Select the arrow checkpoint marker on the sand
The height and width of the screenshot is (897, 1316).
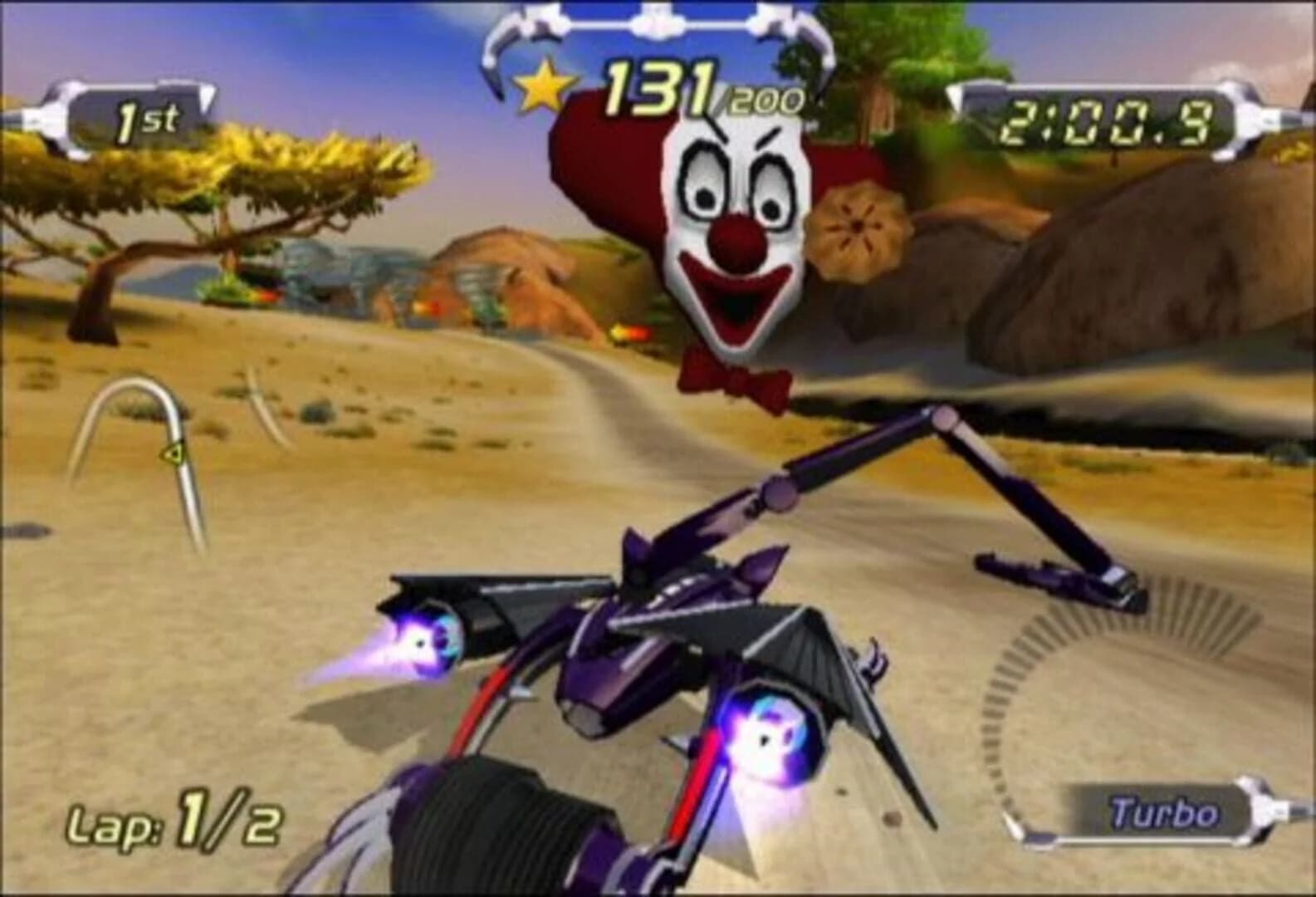click(x=172, y=454)
